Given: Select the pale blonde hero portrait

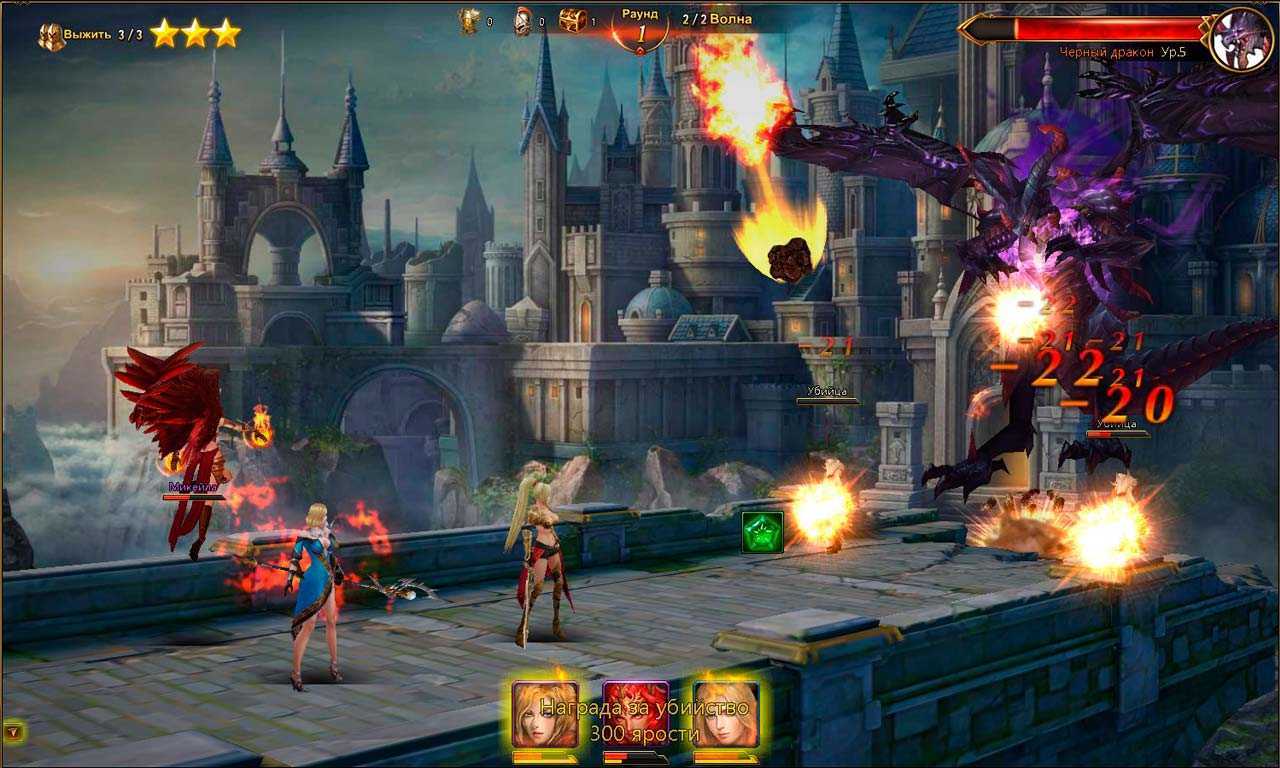Looking at the screenshot, I should pyautogui.click(x=726, y=713).
